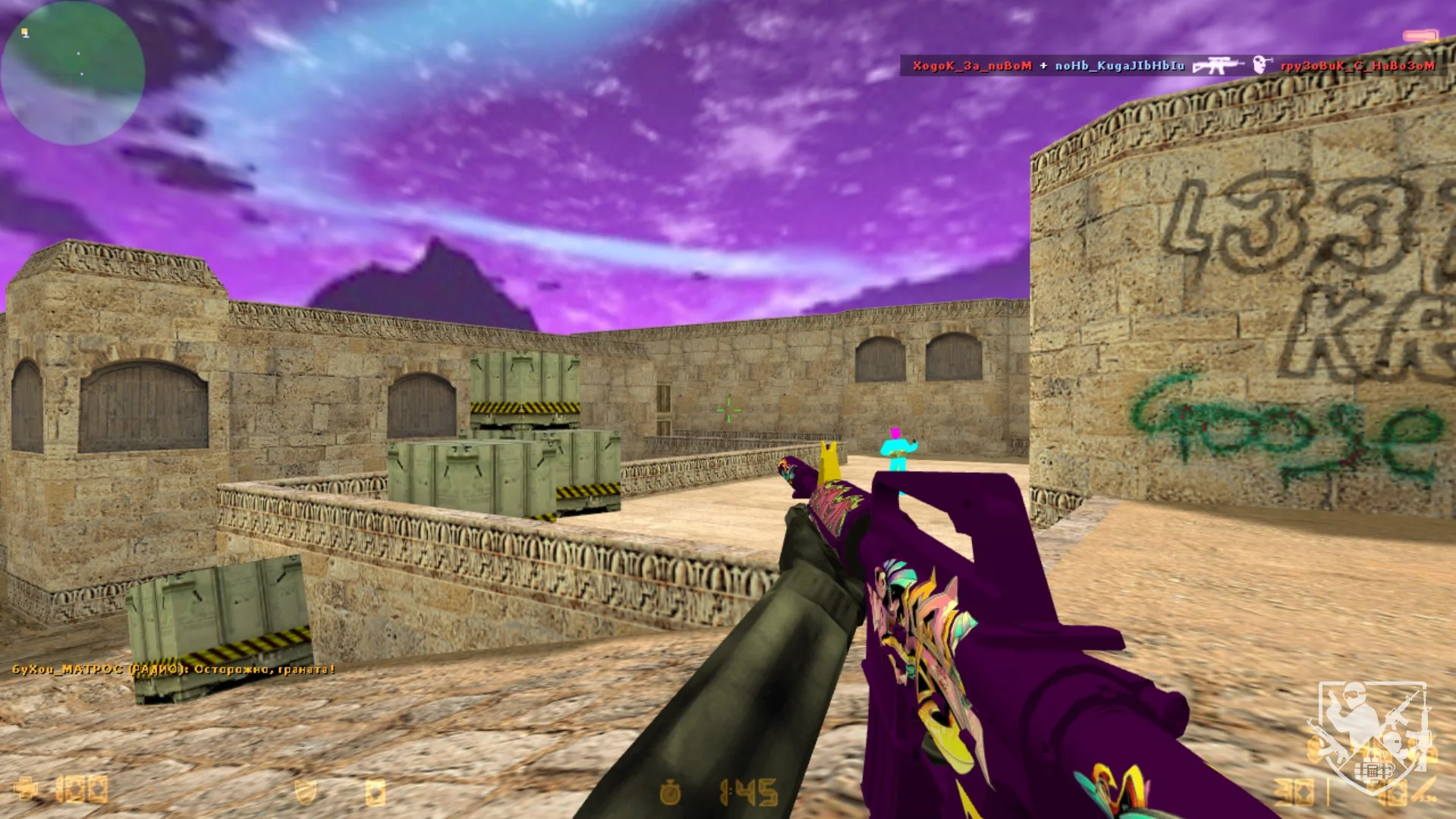1456x819 pixels.
Task: Click the headshot skull icon in kill feed
Action: tap(1261, 65)
